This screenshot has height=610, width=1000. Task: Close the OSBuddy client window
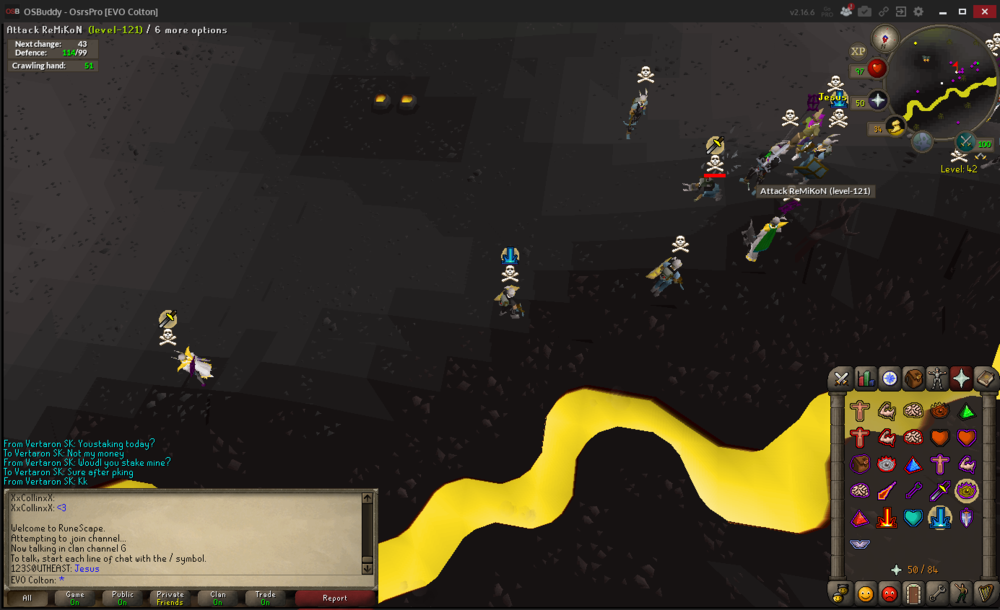[x=985, y=11]
